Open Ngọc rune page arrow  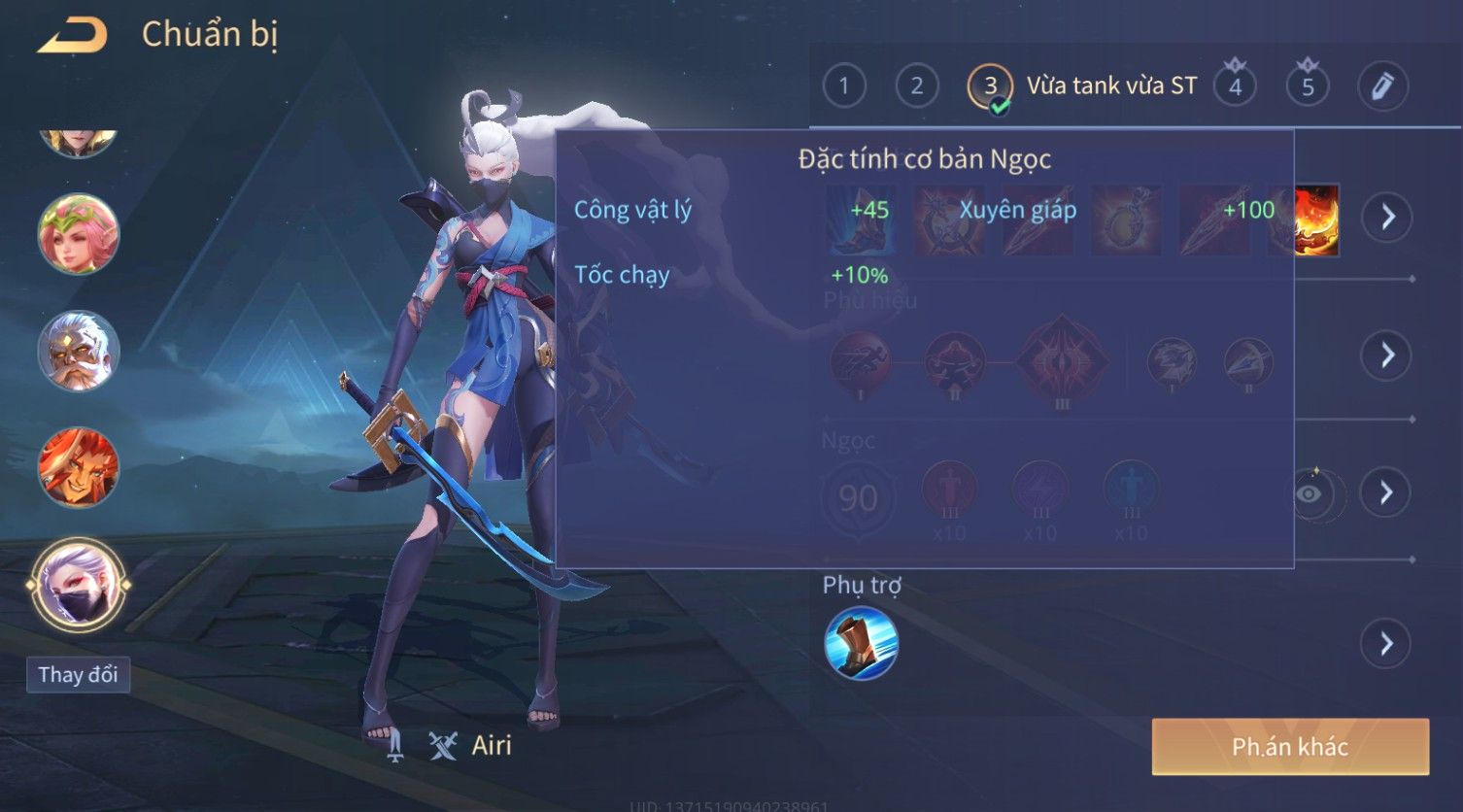pos(1386,492)
